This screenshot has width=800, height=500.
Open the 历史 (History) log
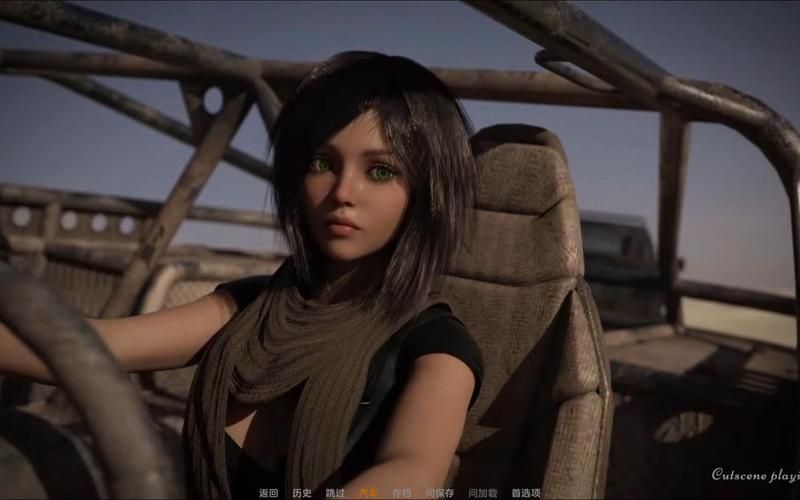tap(302, 493)
